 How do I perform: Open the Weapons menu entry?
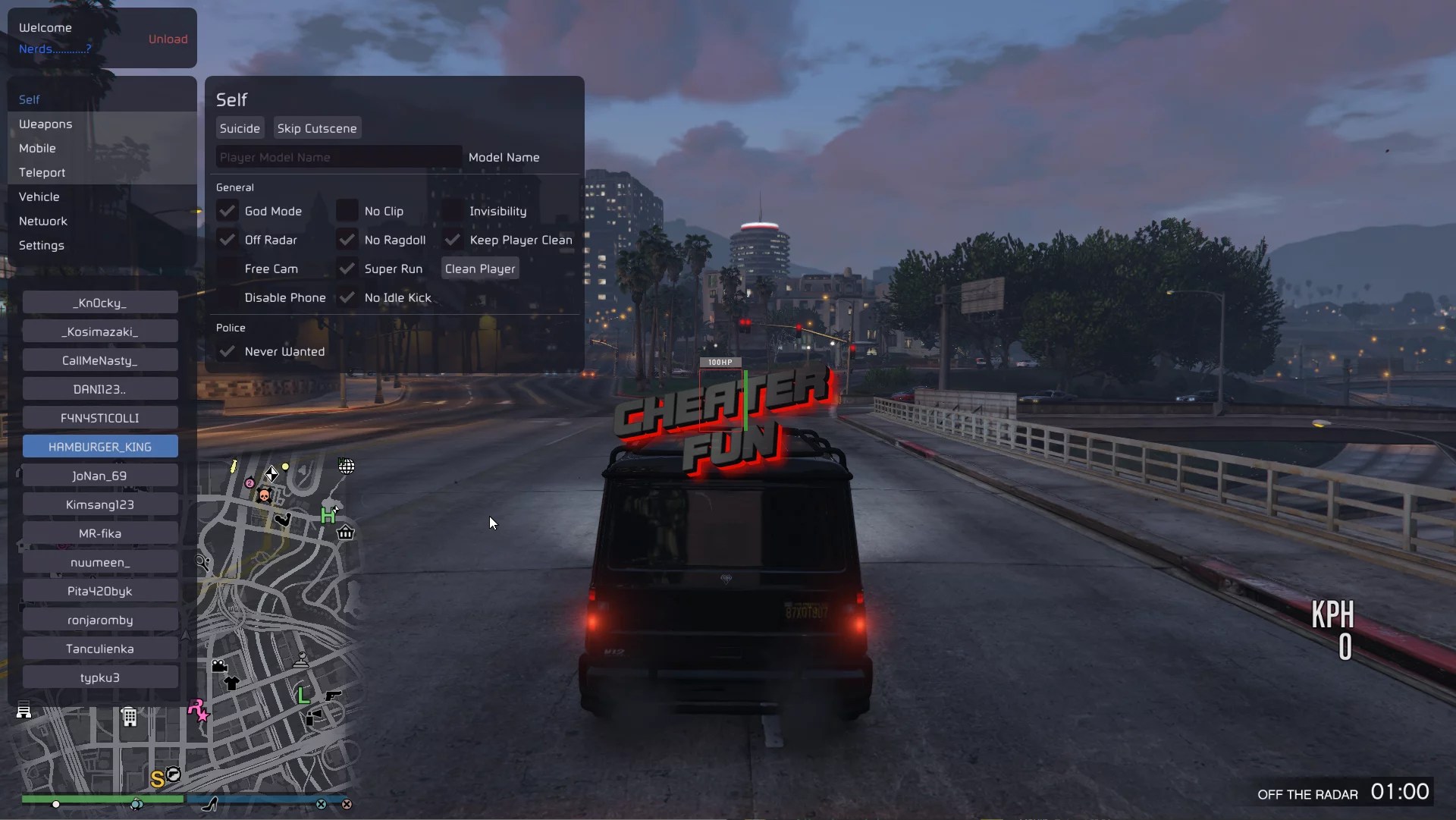pyautogui.click(x=45, y=124)
